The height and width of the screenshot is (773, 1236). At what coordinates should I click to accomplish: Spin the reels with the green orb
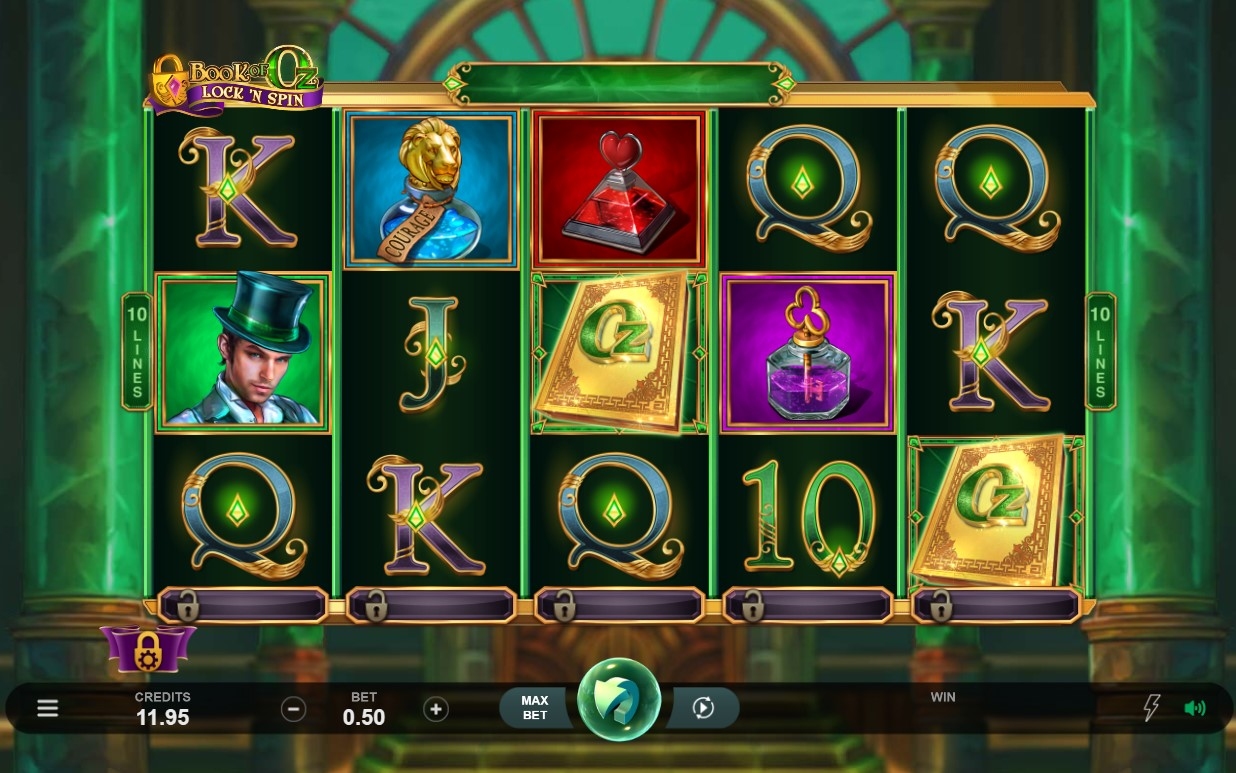[619, 700]
